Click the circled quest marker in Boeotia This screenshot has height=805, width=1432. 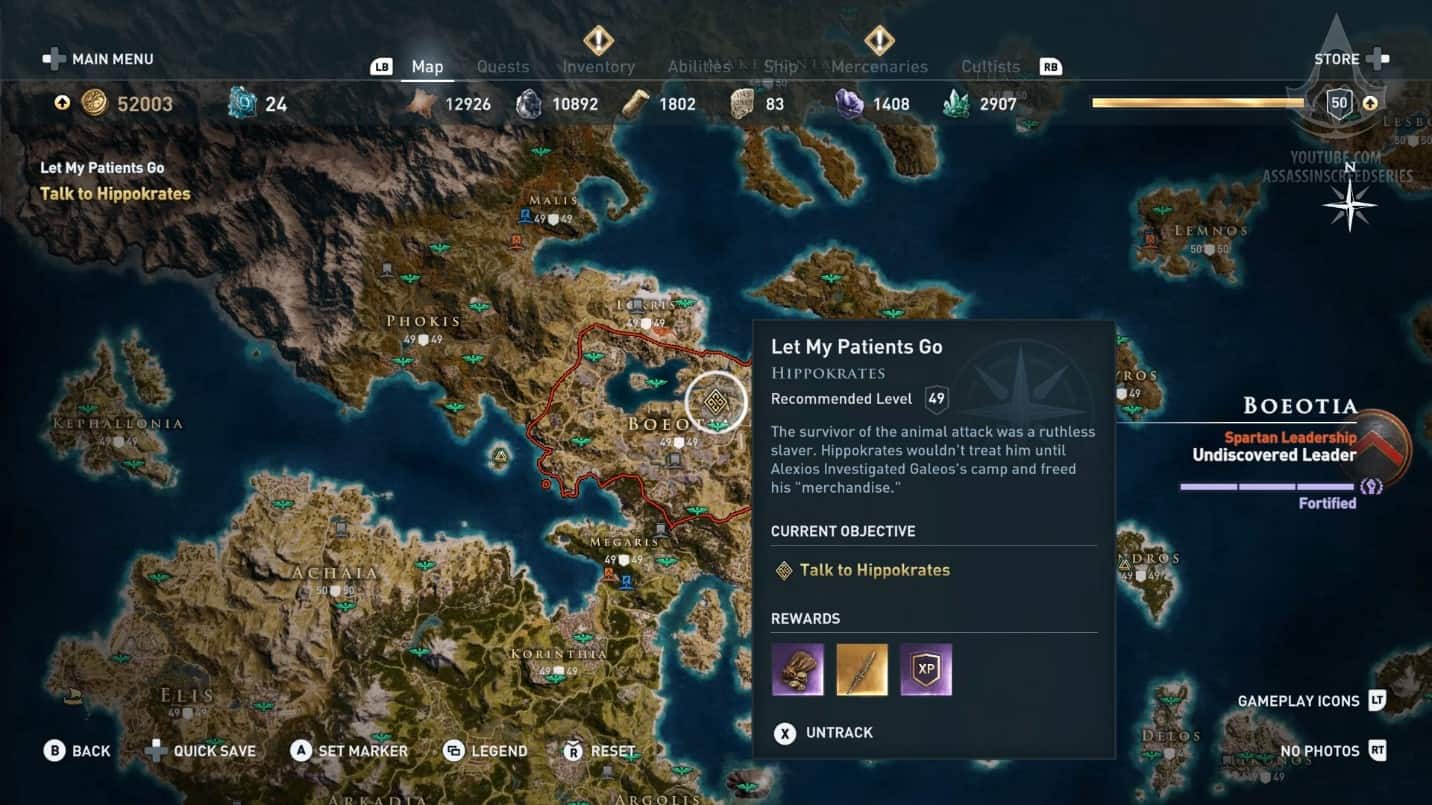(x=716, y=403)
